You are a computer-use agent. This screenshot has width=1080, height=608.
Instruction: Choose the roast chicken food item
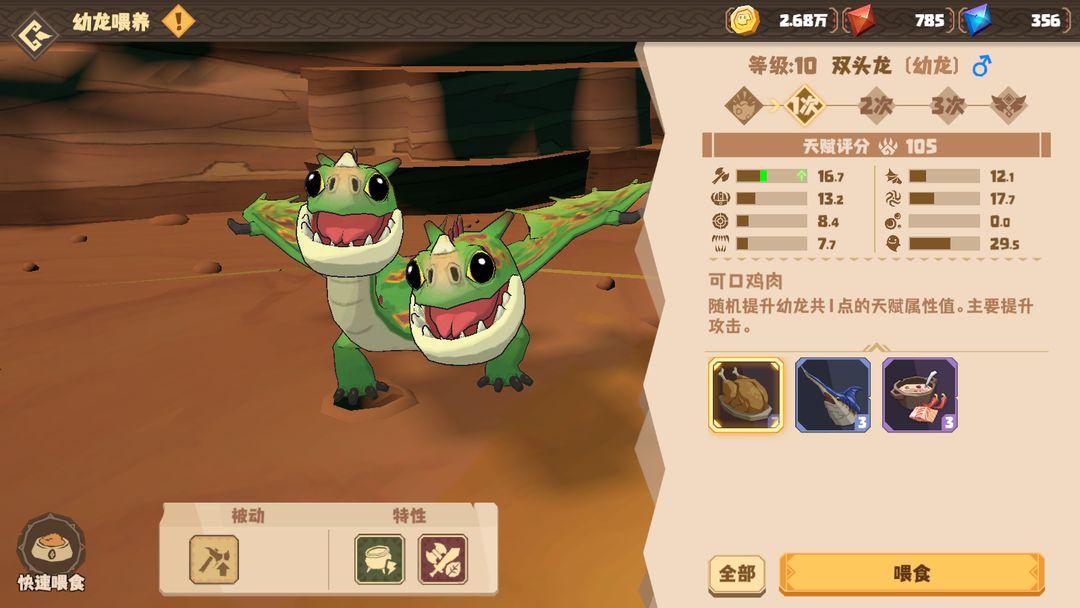click(x=746, y=395)
